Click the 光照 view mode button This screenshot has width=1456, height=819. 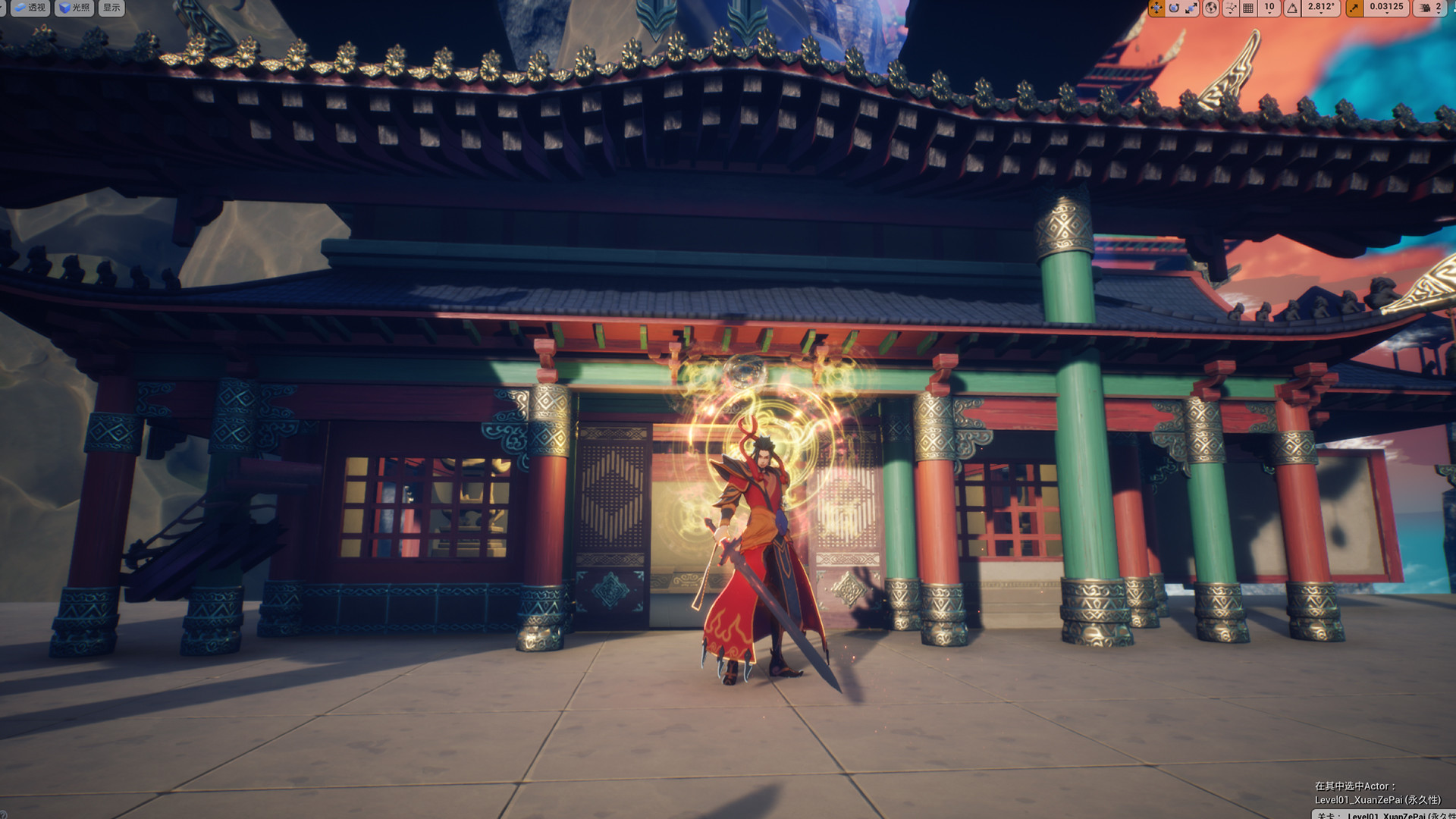pyautogui.click(x=74, y=8)
